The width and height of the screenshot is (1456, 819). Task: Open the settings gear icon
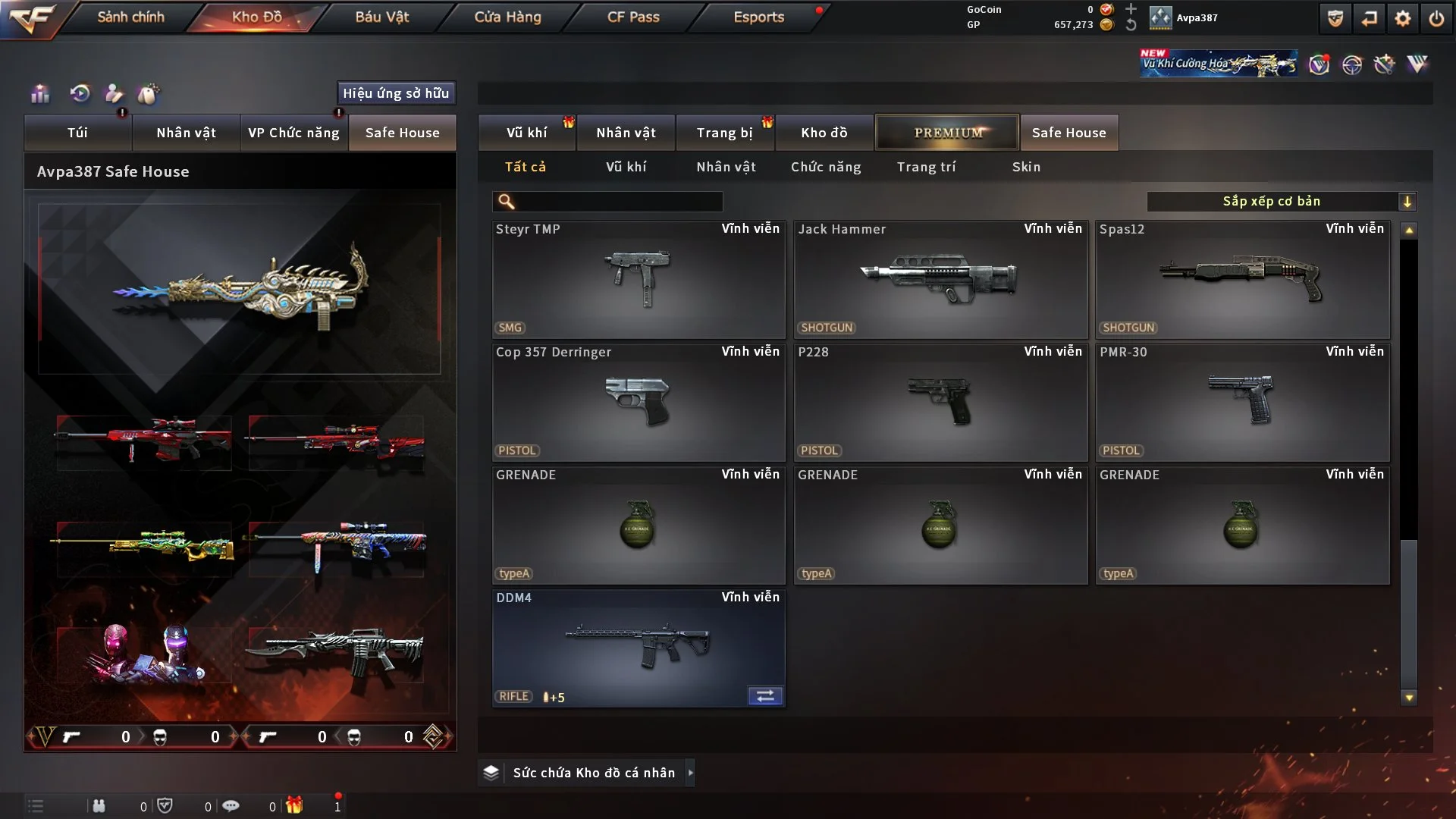(x=1403, y=18)
